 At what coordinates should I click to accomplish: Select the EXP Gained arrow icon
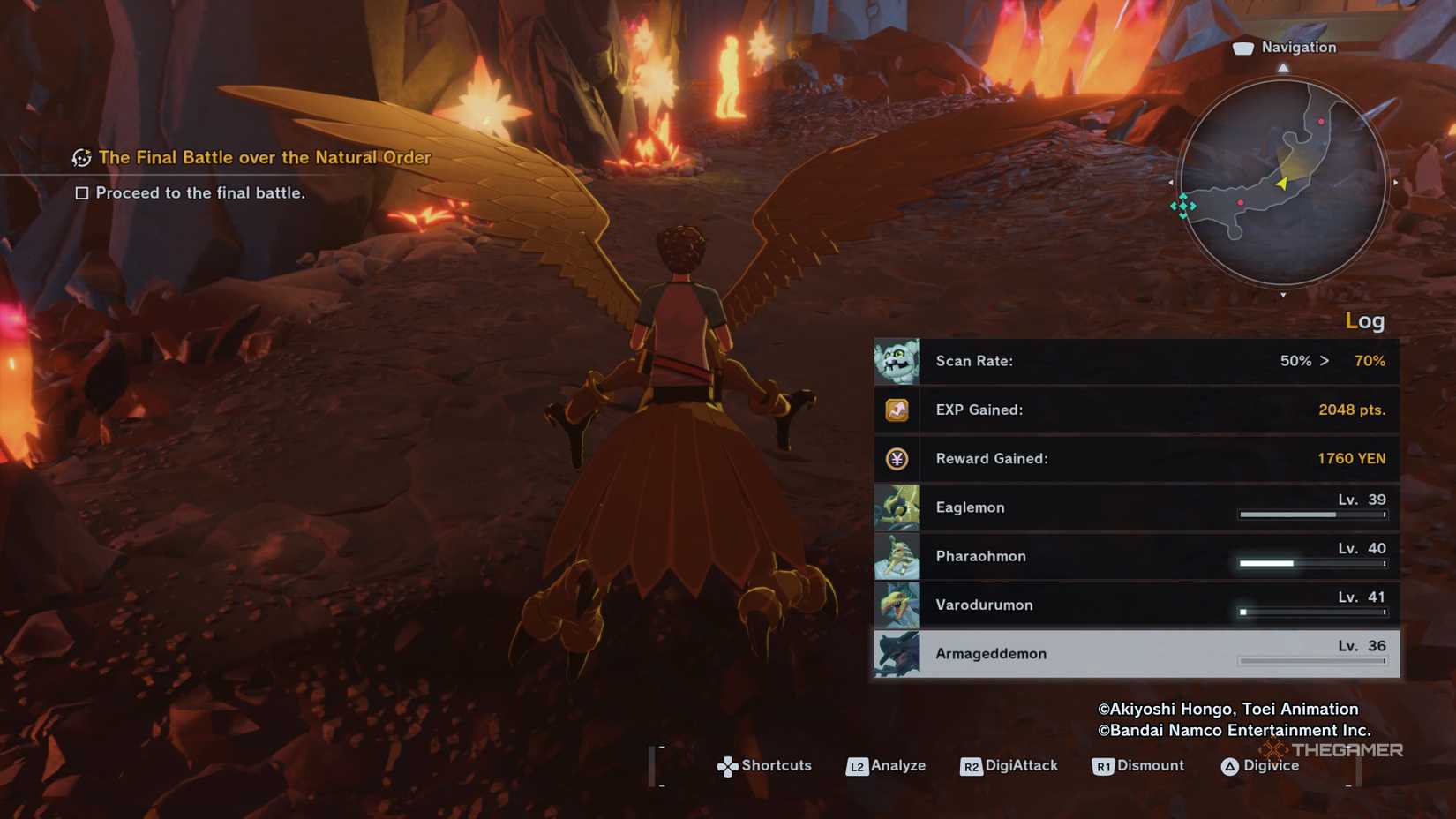pos(897,409)
